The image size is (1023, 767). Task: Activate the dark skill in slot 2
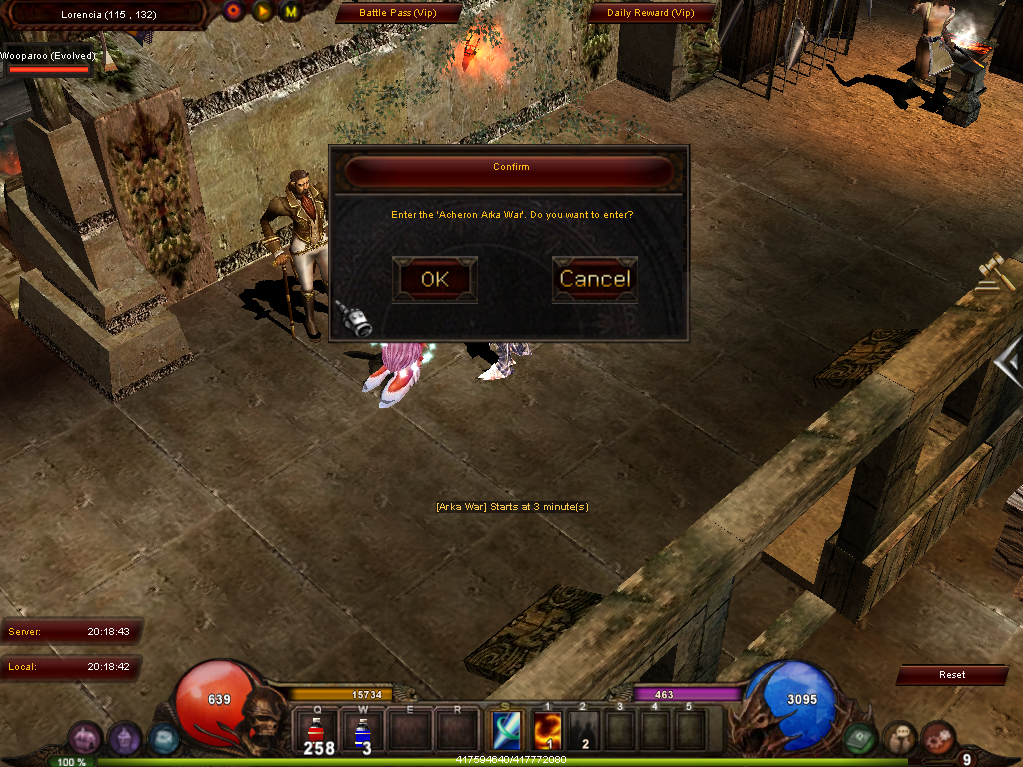point(585,731)
